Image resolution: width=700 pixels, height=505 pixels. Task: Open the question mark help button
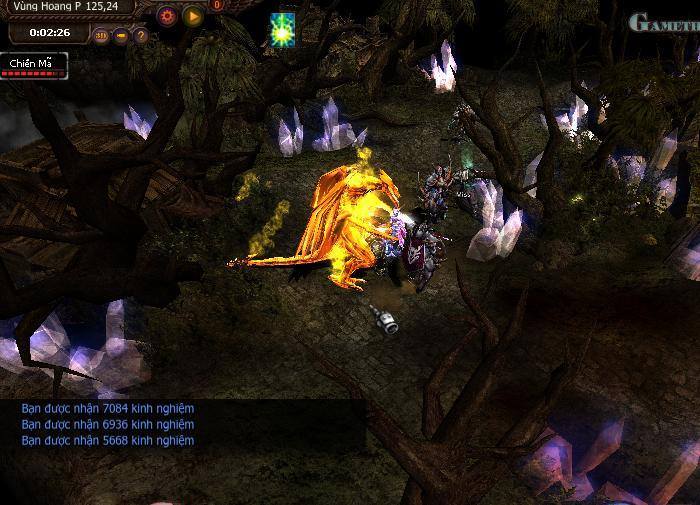click(141, 36)
